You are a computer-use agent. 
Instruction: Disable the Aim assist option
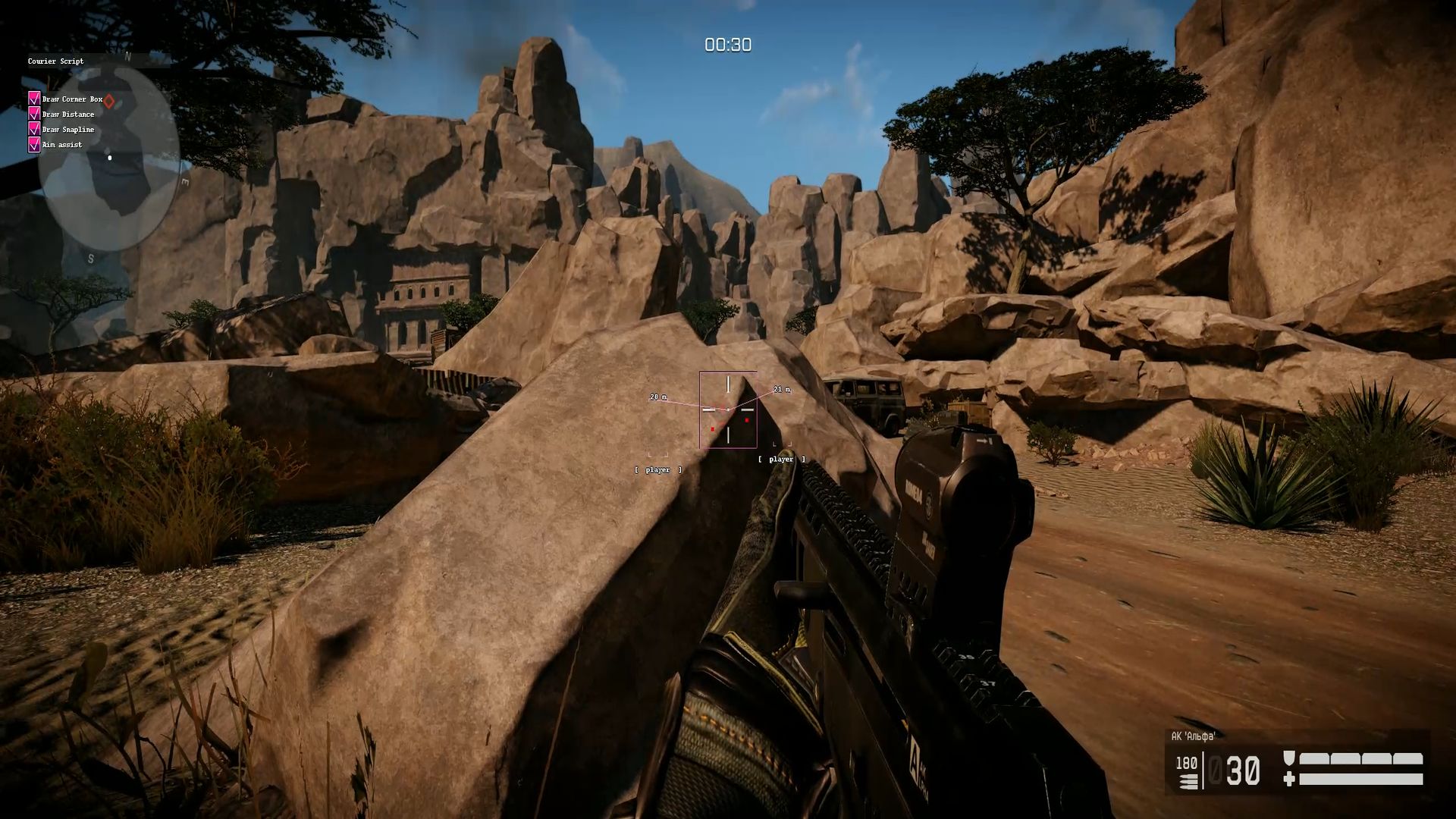(x=33, y=145)
